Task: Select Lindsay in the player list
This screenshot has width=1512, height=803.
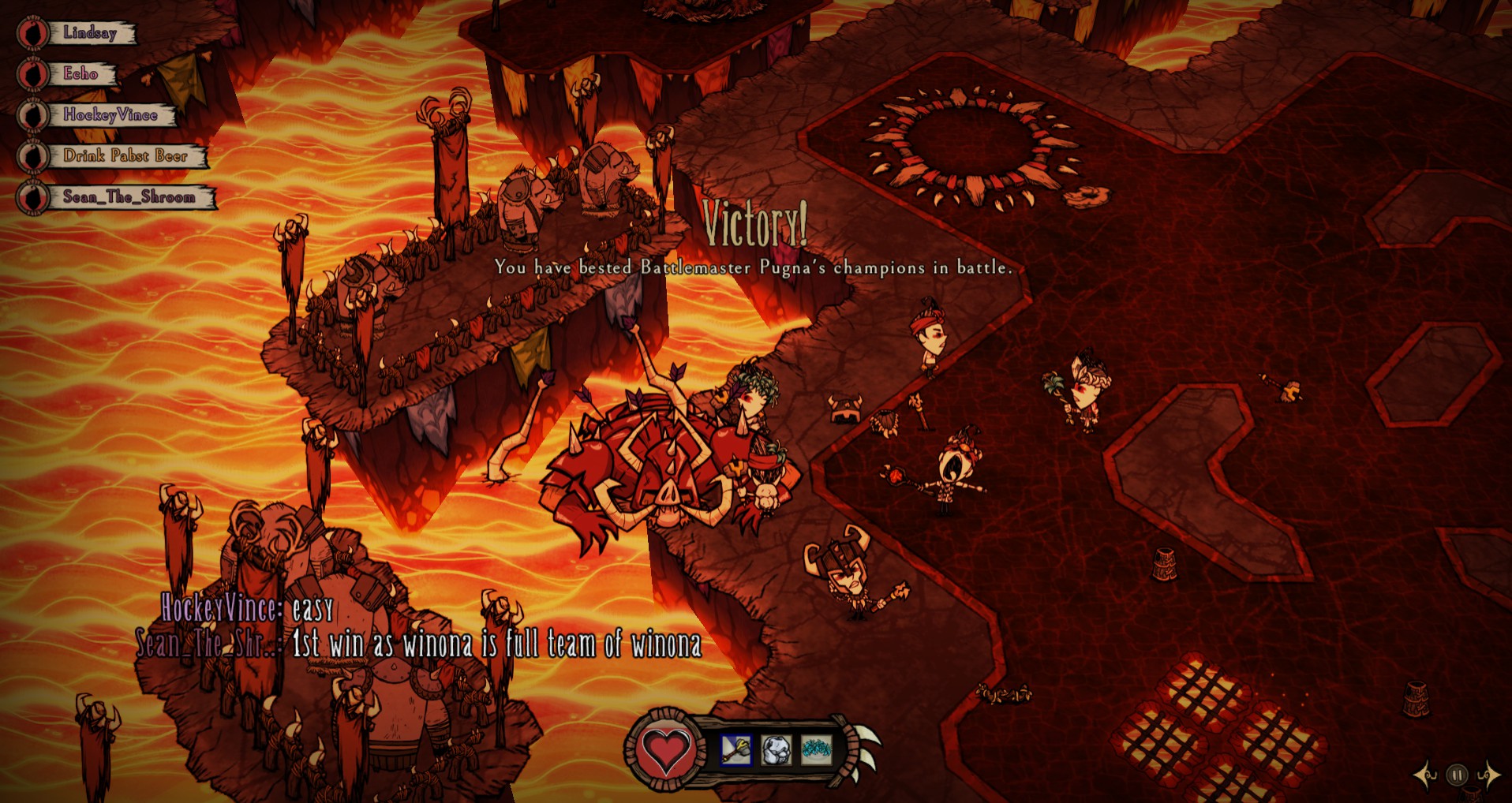Action: coord(89,33)
